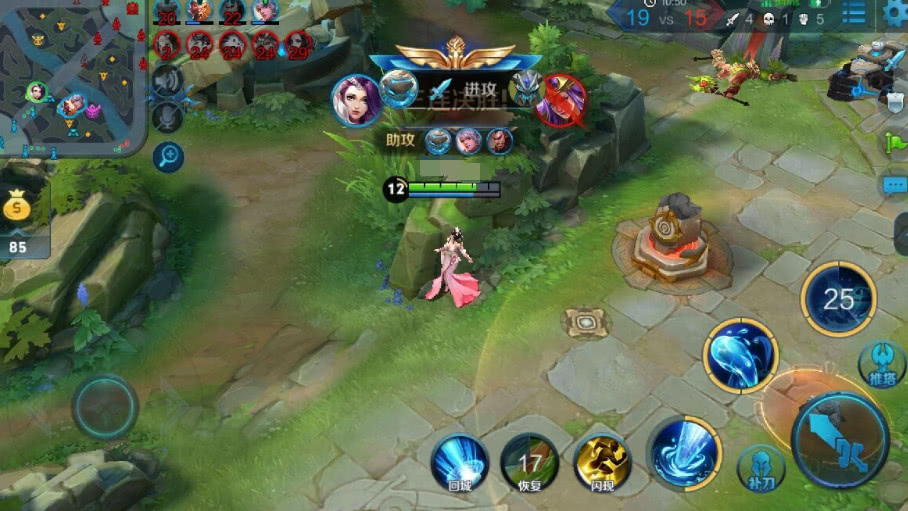Use the 恢复 heal skill

click(x=529, y=461)
